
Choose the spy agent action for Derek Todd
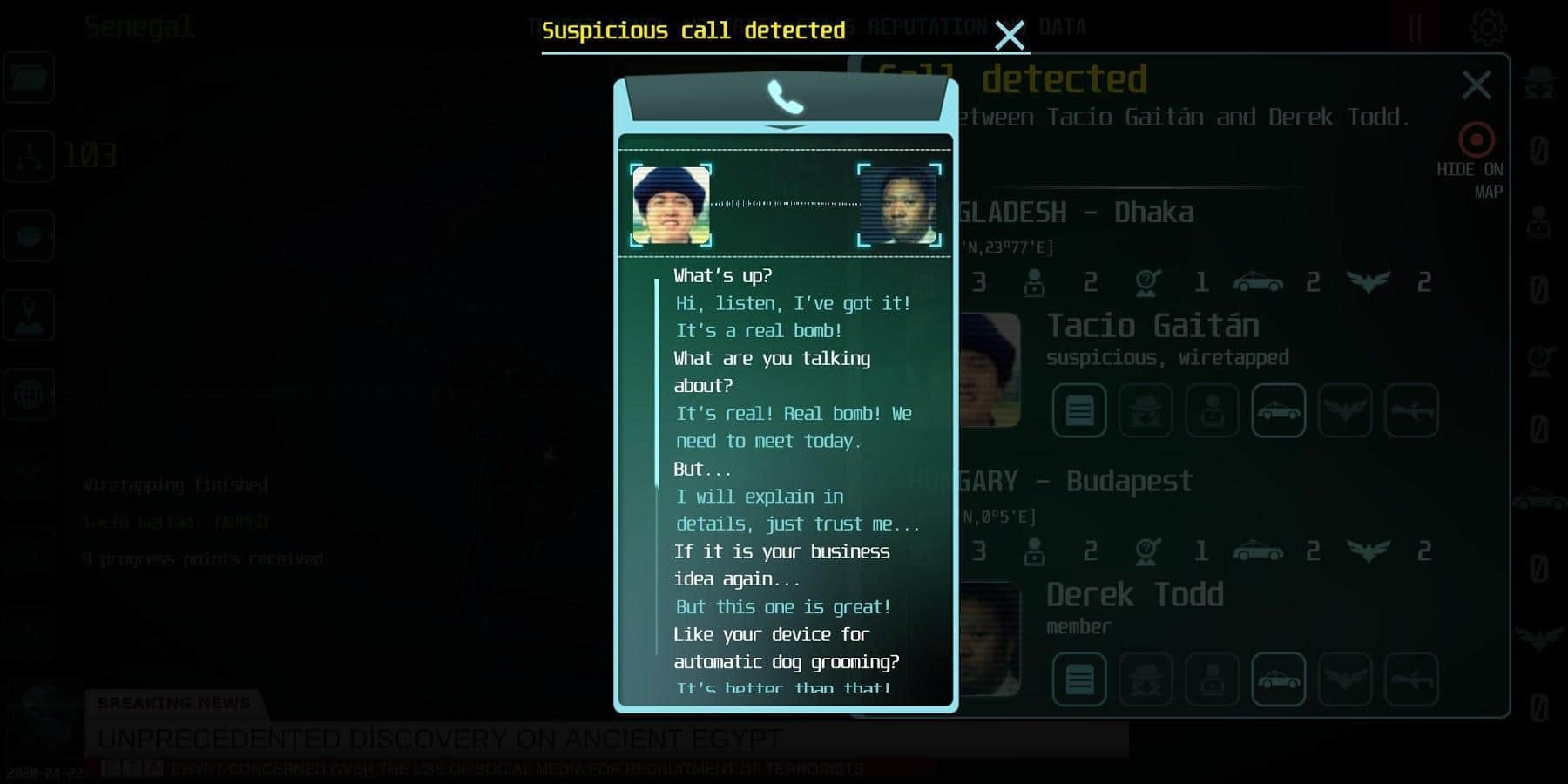[x=1146, y=679]
